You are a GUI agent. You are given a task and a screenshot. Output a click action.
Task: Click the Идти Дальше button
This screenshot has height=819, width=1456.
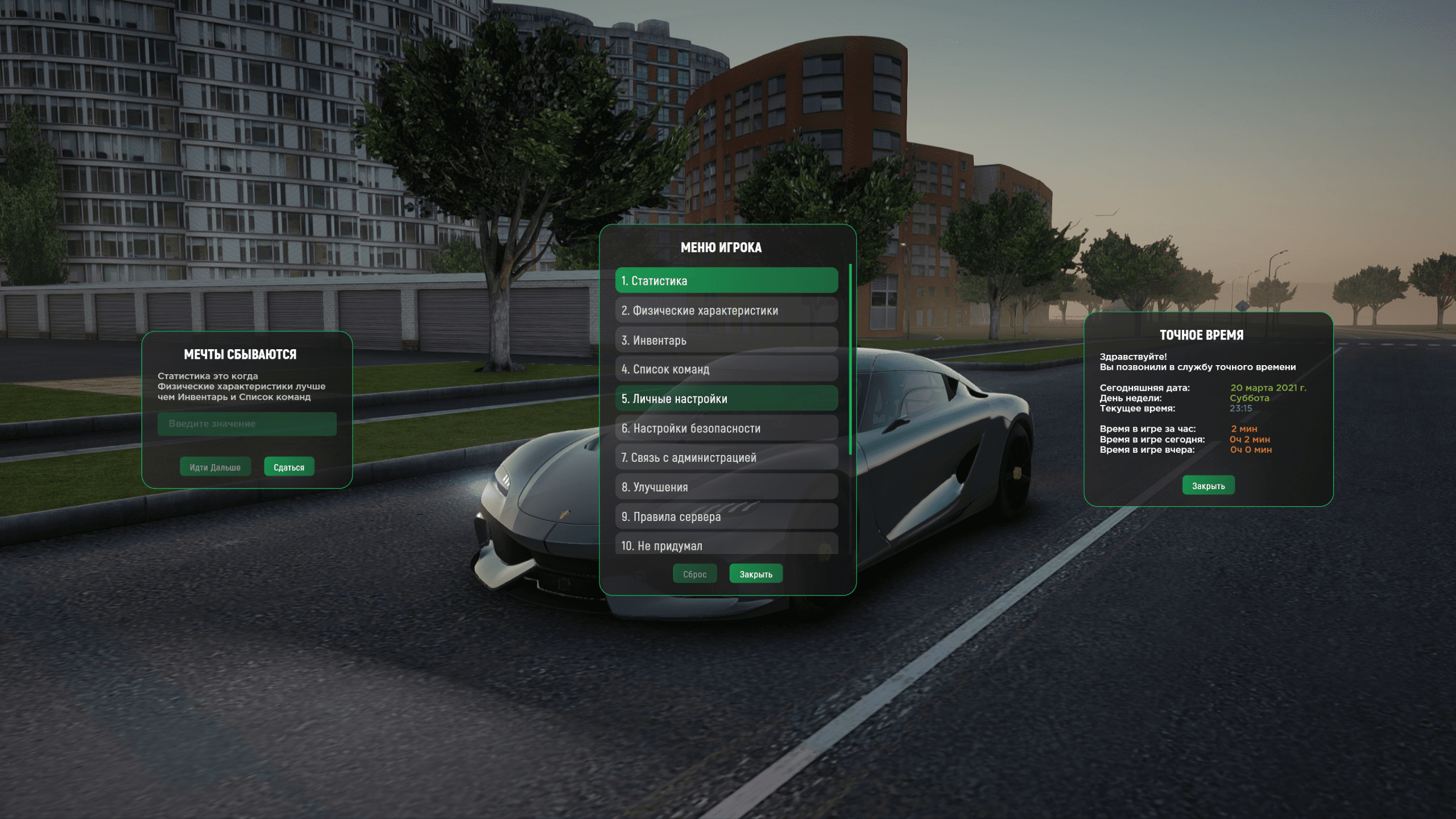(215, 467)
